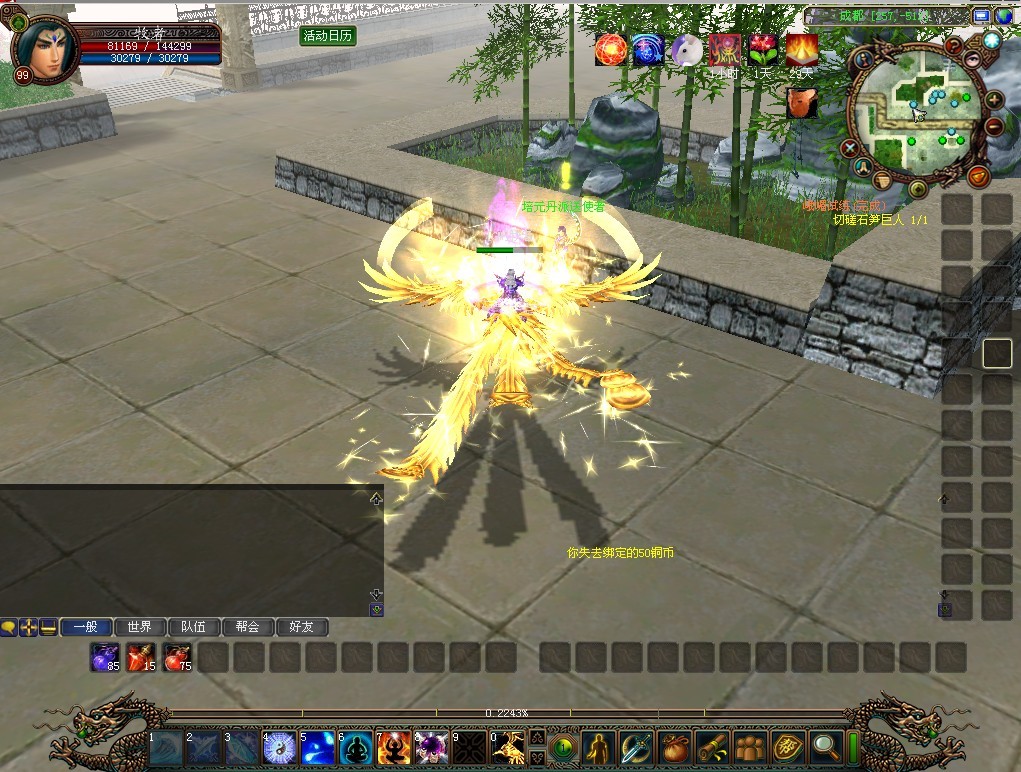Click the question mark help button
1021x772 pixels.
[x=954, y=45]
